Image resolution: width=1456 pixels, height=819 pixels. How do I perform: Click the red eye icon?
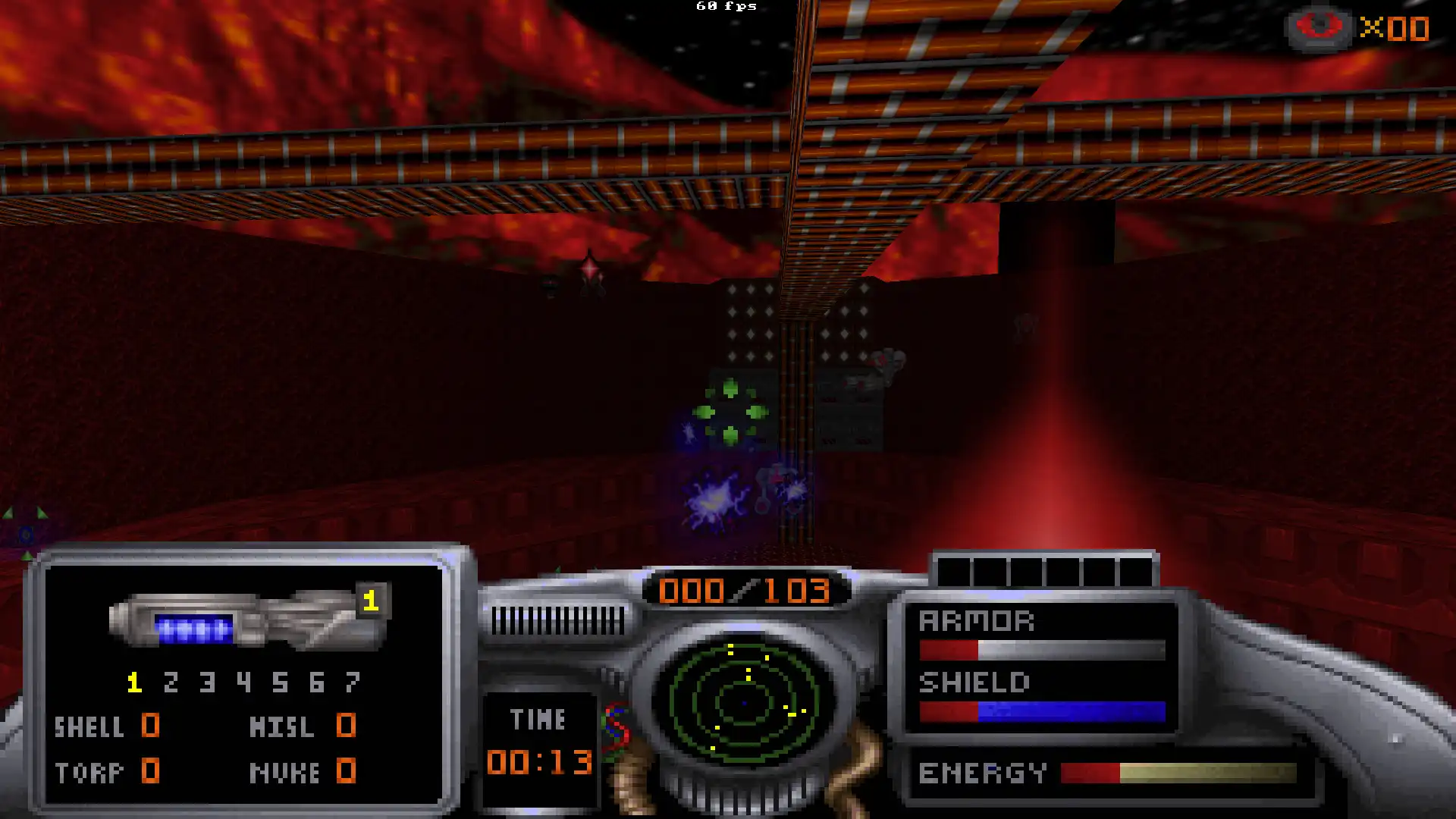(1319, 27)
